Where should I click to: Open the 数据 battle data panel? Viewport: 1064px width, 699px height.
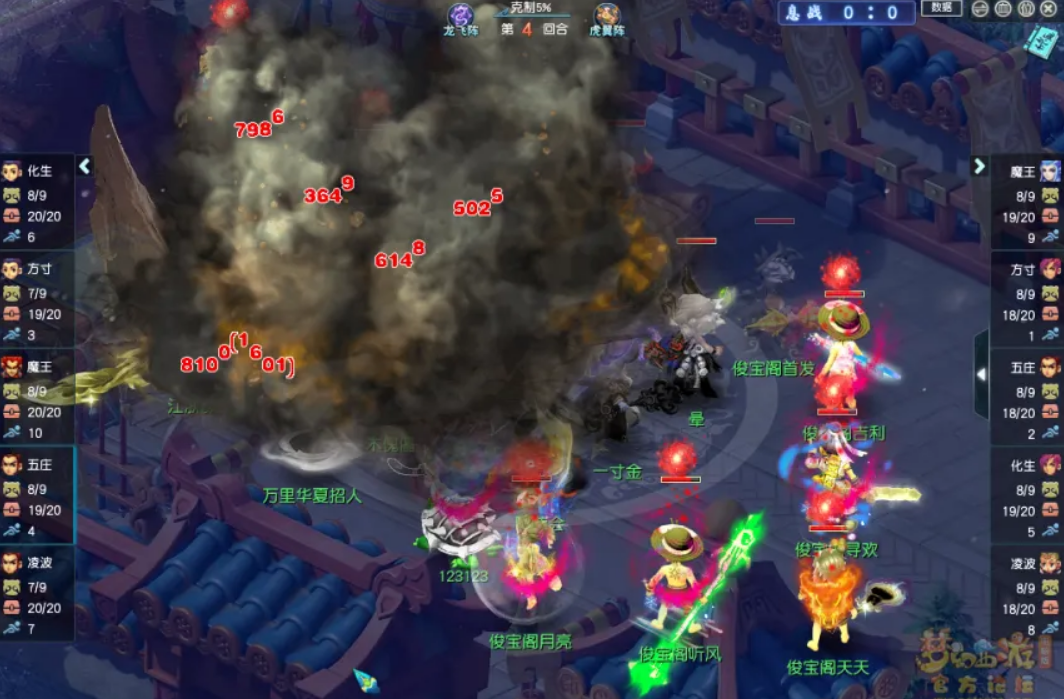tap(942, 8)
